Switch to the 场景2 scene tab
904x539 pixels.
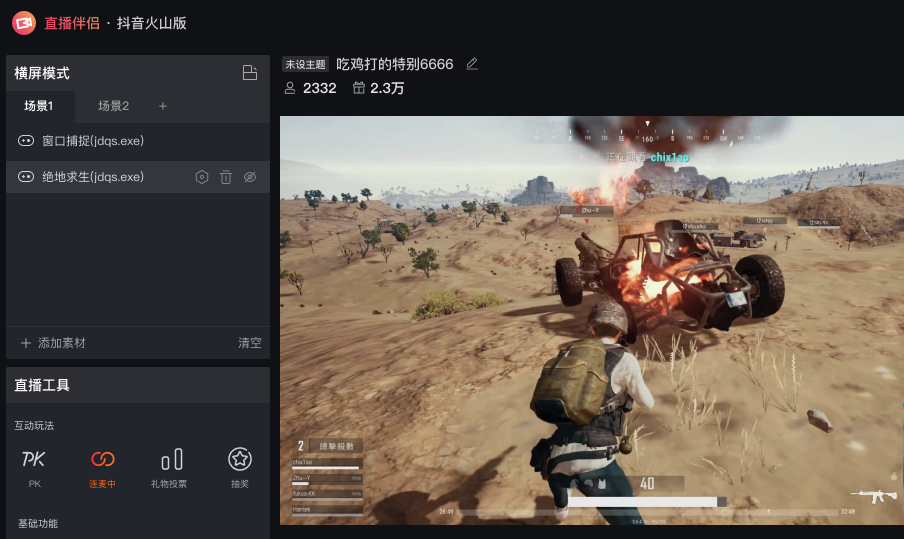[113, 106]
